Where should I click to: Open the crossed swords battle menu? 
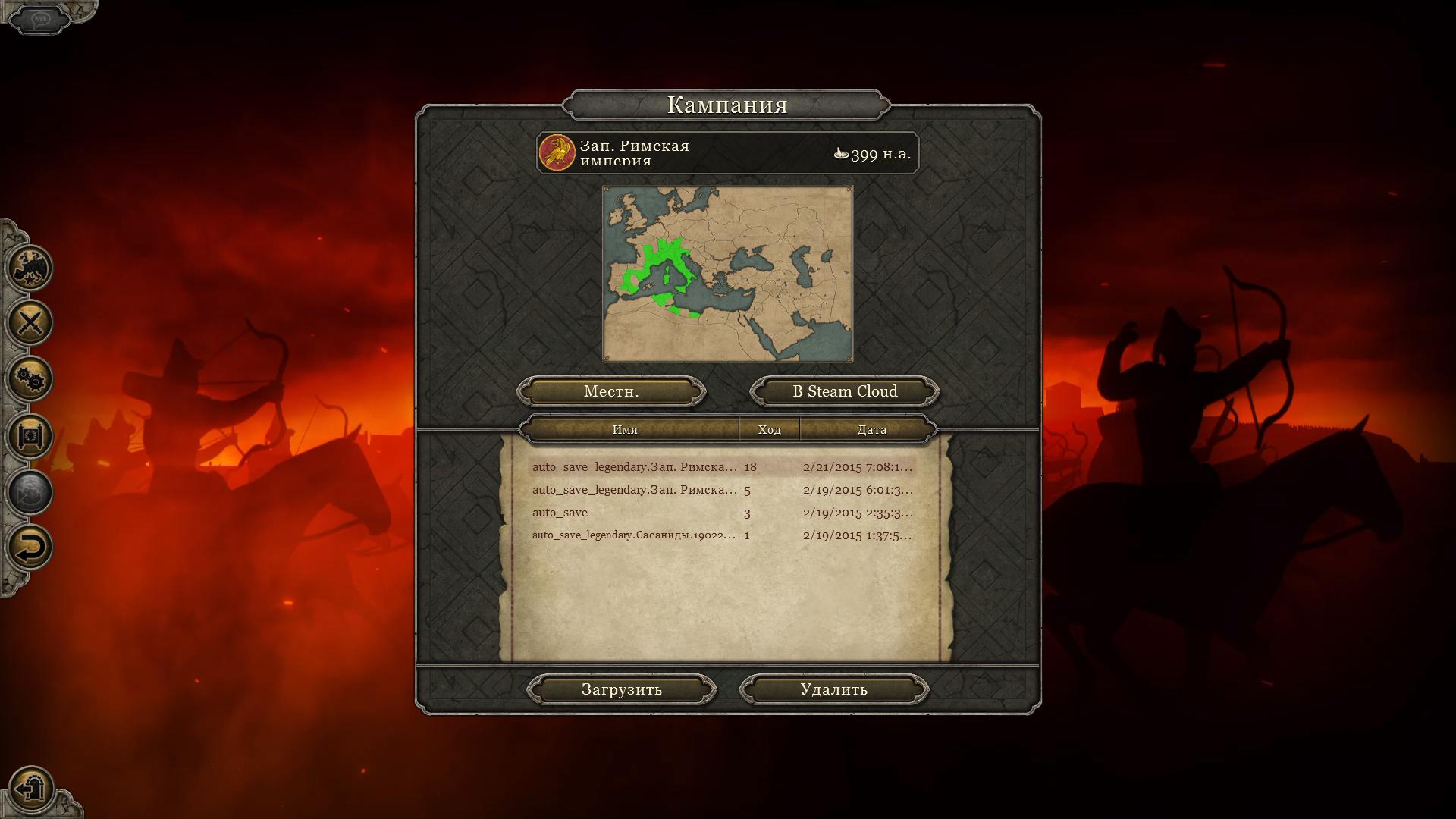coord(30,323)
